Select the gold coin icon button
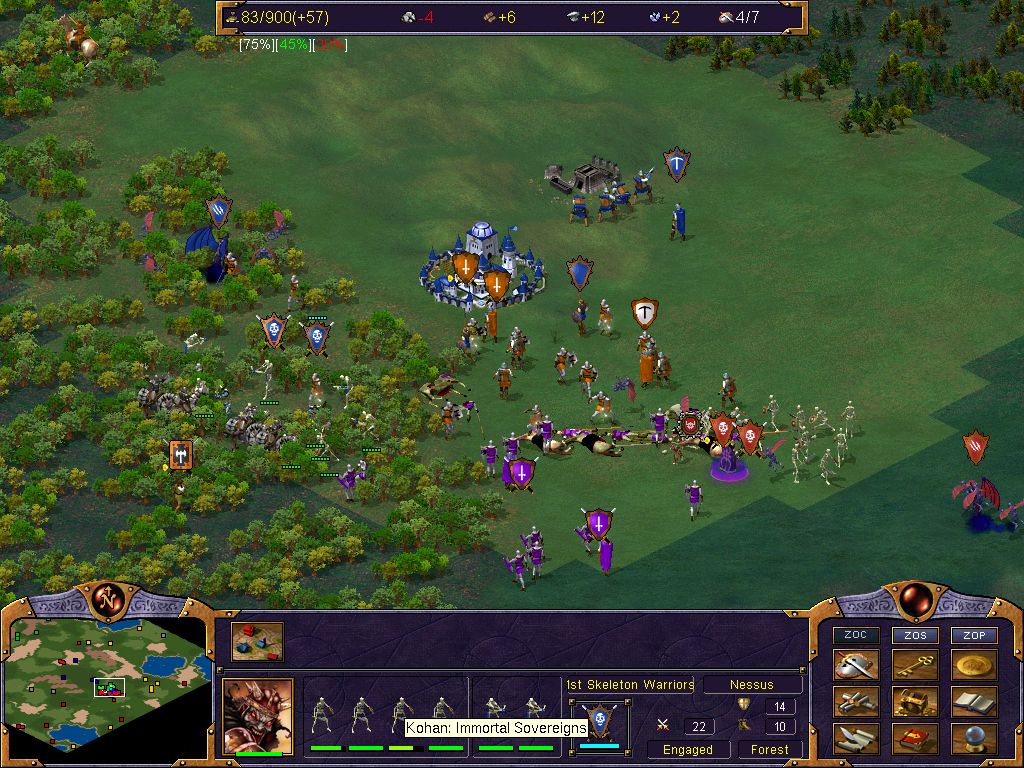Screen dimensions: 1024x768 pyautogui.click(x=974, y=665)
